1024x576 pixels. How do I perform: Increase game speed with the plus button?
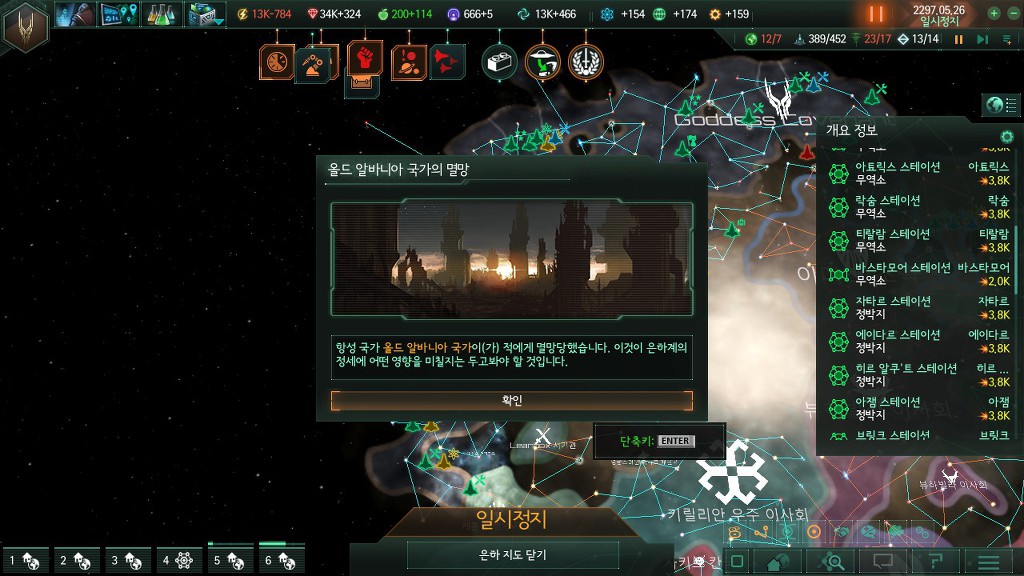(994, 13)
